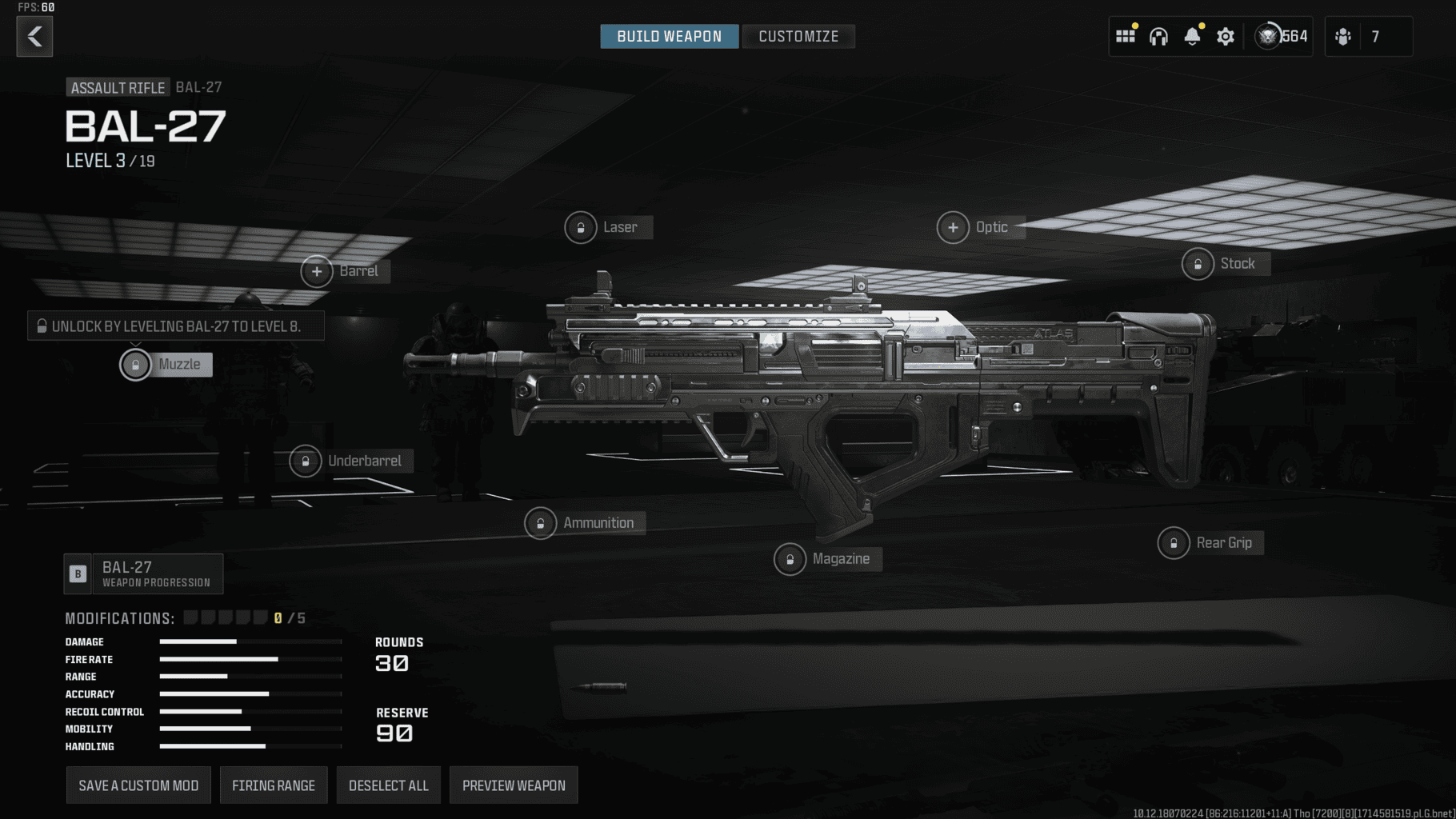Select the Build Weapon tab
The height and width of the screenshot is (819, 1456).
coord(669,36)
